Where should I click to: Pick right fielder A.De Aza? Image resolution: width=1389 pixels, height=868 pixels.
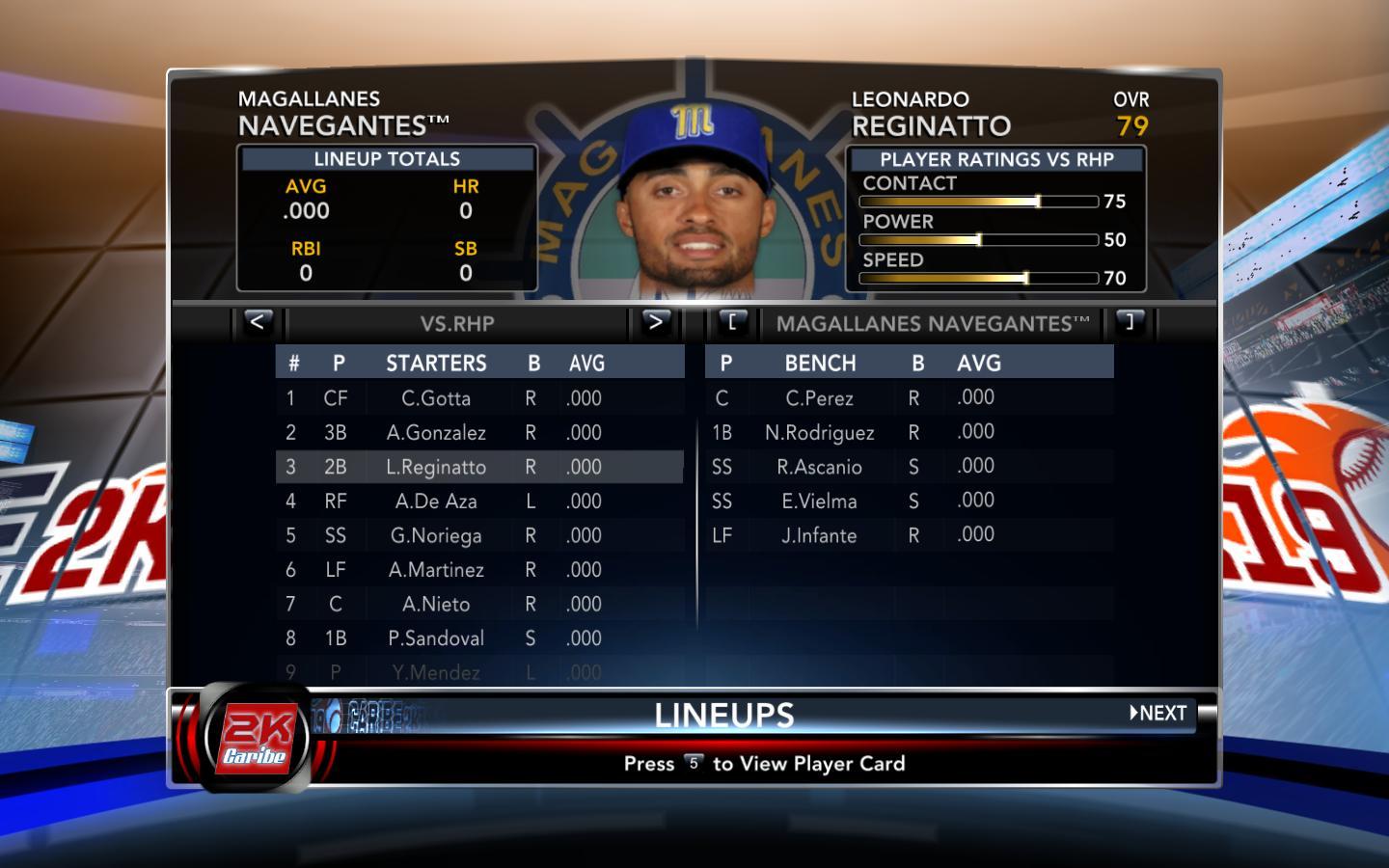436,502
